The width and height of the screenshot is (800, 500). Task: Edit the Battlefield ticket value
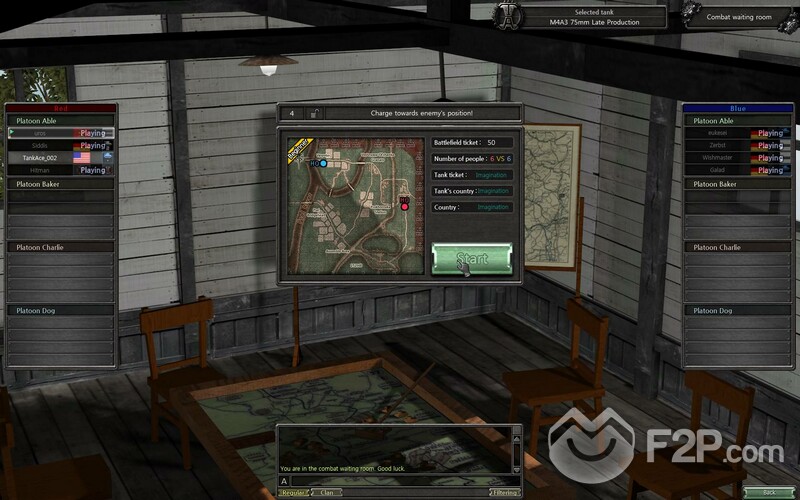coord(491,143)
